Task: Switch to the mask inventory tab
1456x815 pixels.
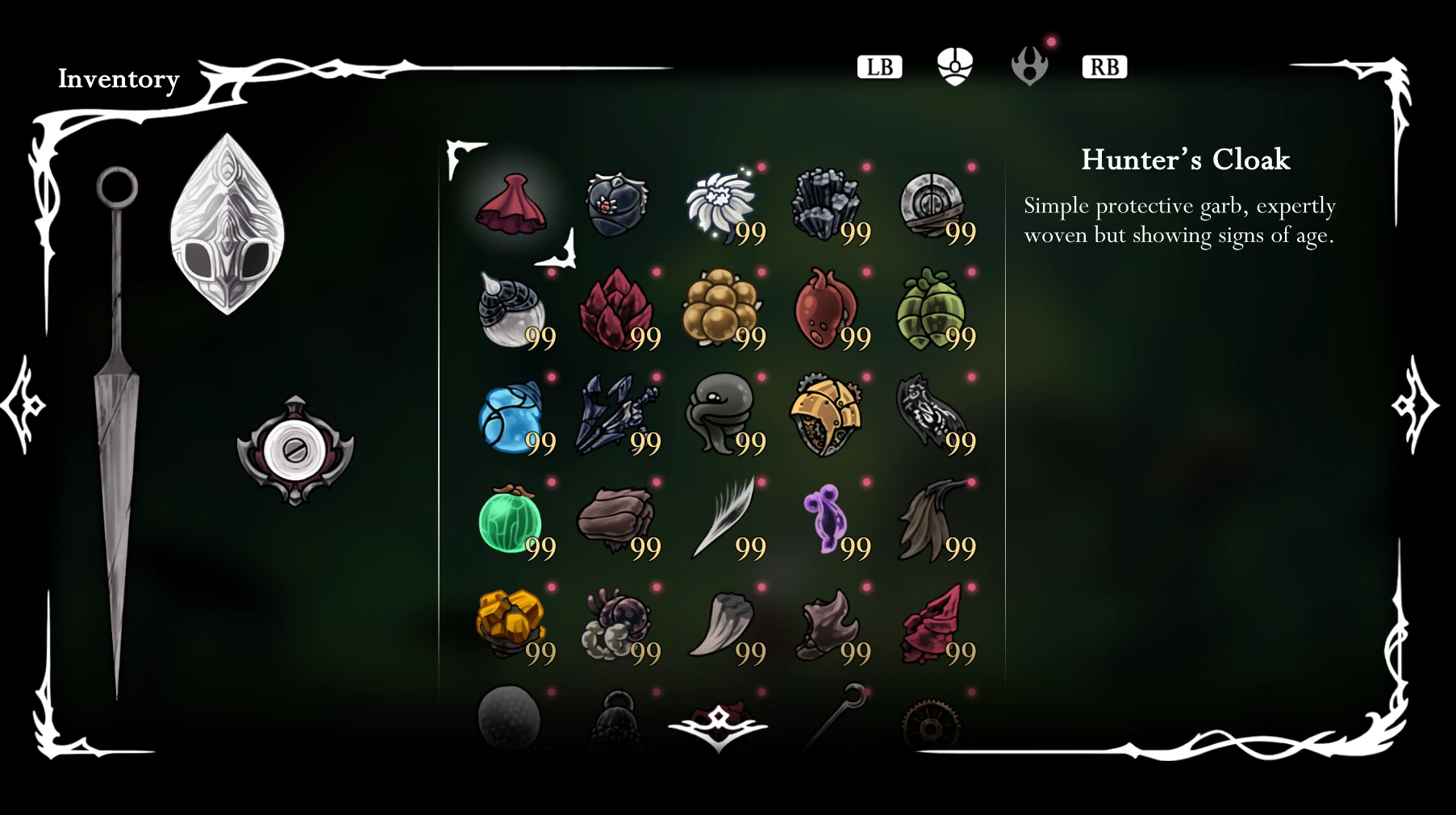Action: coord(954,66)
